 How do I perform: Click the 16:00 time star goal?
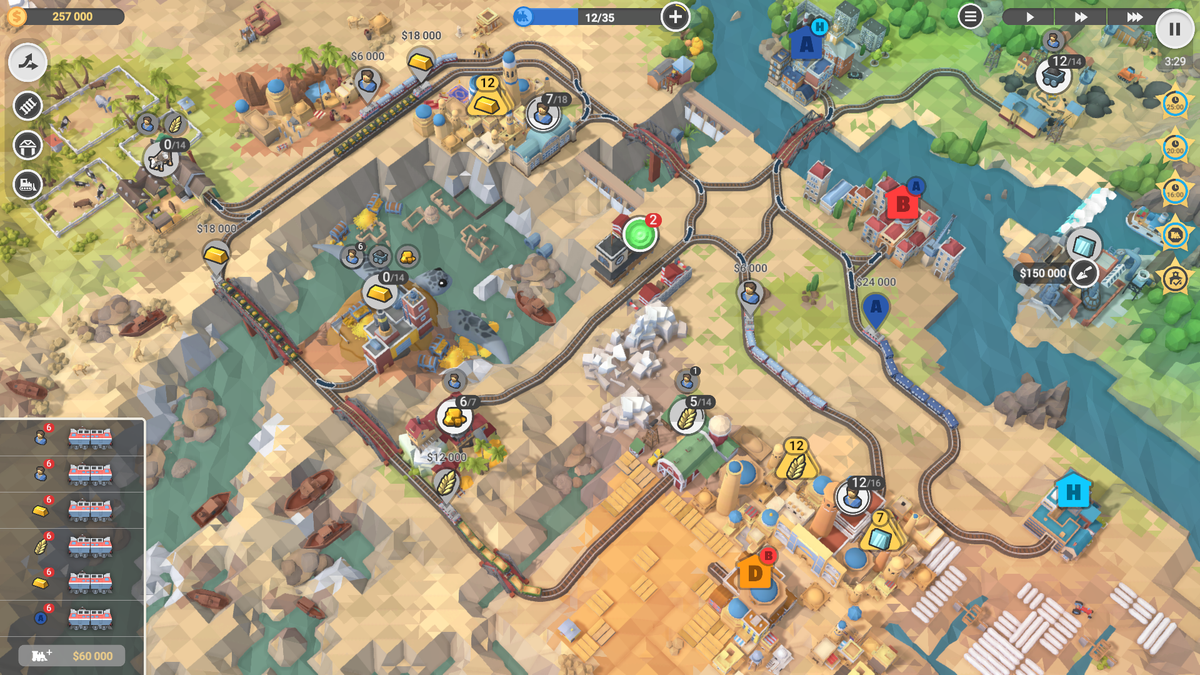pos(1175,191)
